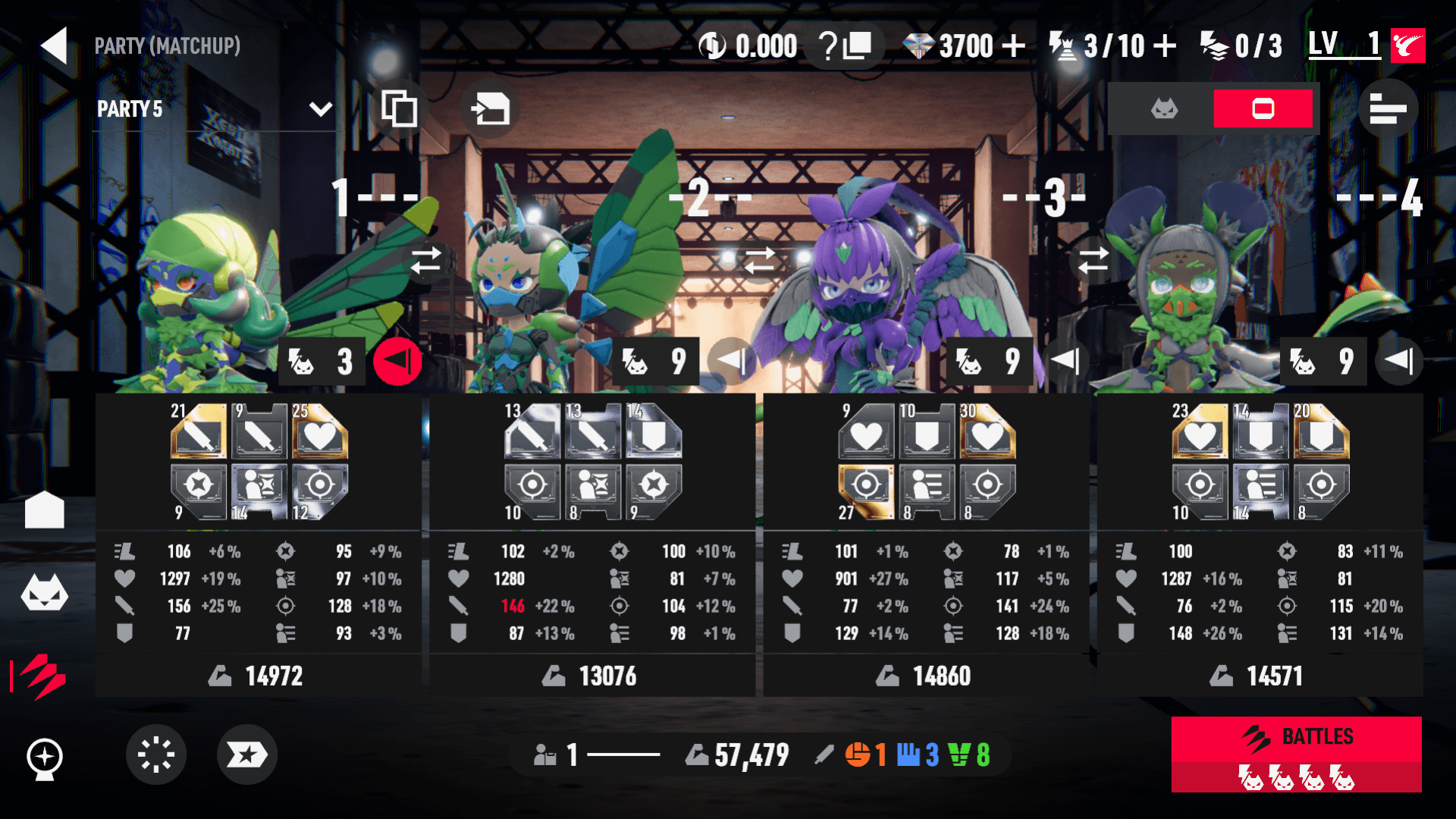Add more gems with the plus beside 3700

click(x=1013, y=46)
